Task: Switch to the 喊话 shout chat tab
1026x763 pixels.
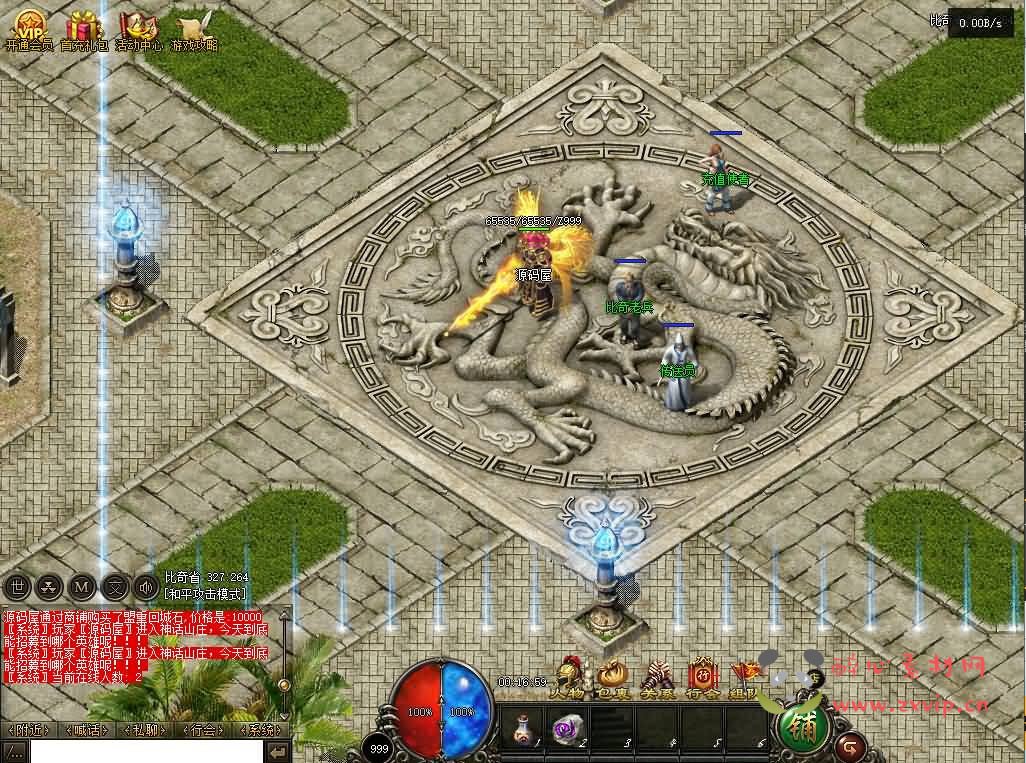Action: (x=88, y=730)
